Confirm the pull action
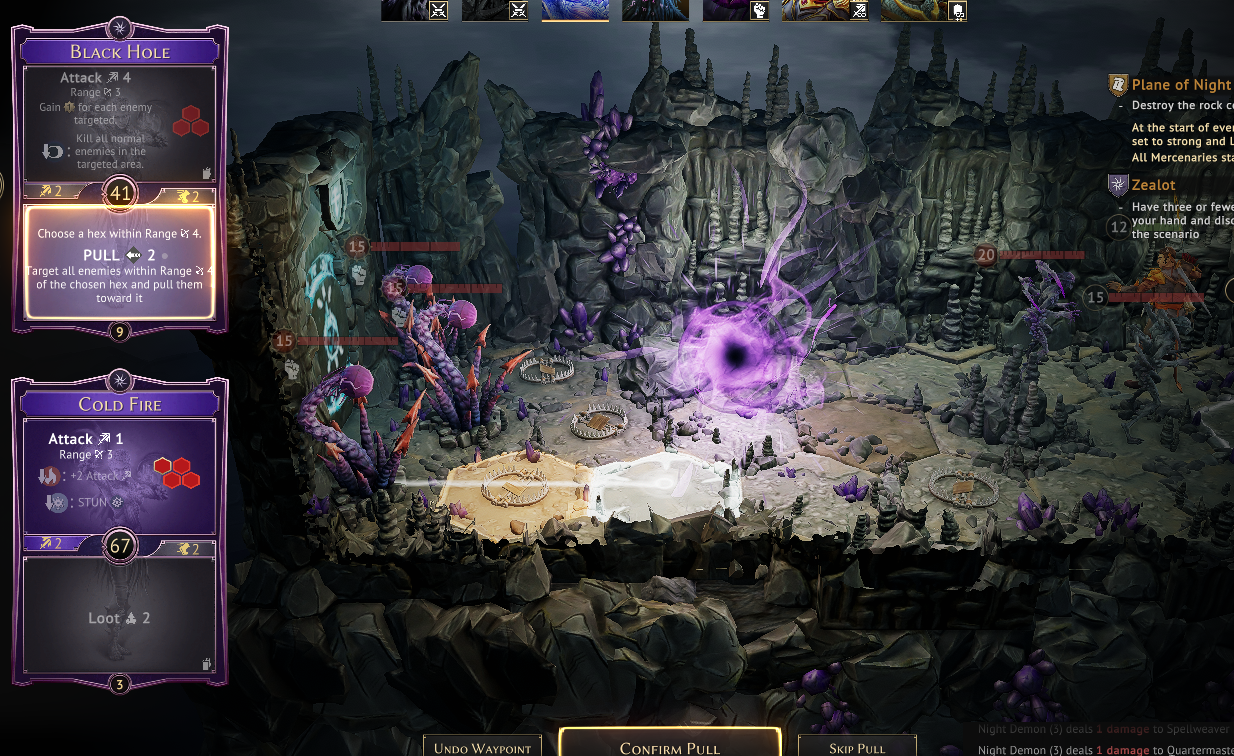1234x756 pixels. [x=669, y=746]
